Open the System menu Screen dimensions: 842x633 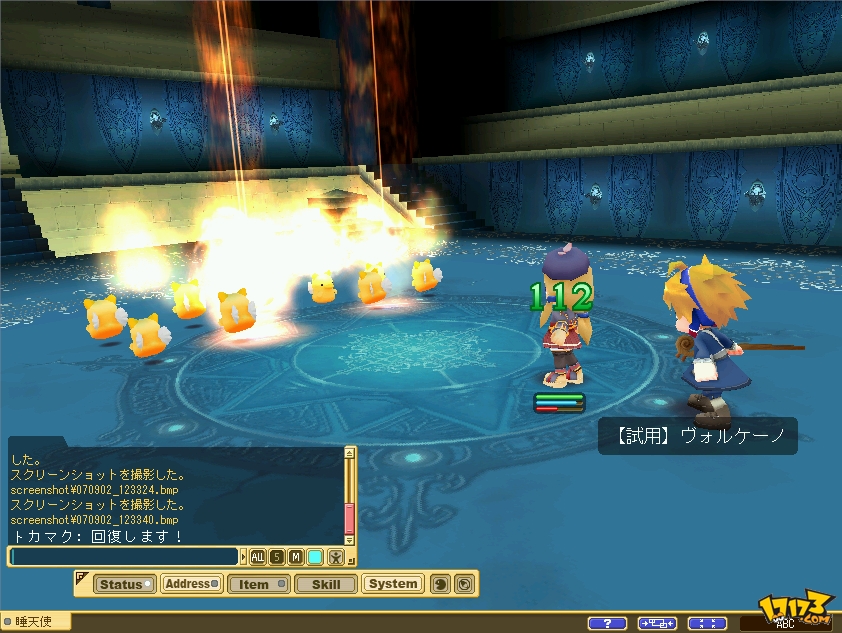point(392,584)
